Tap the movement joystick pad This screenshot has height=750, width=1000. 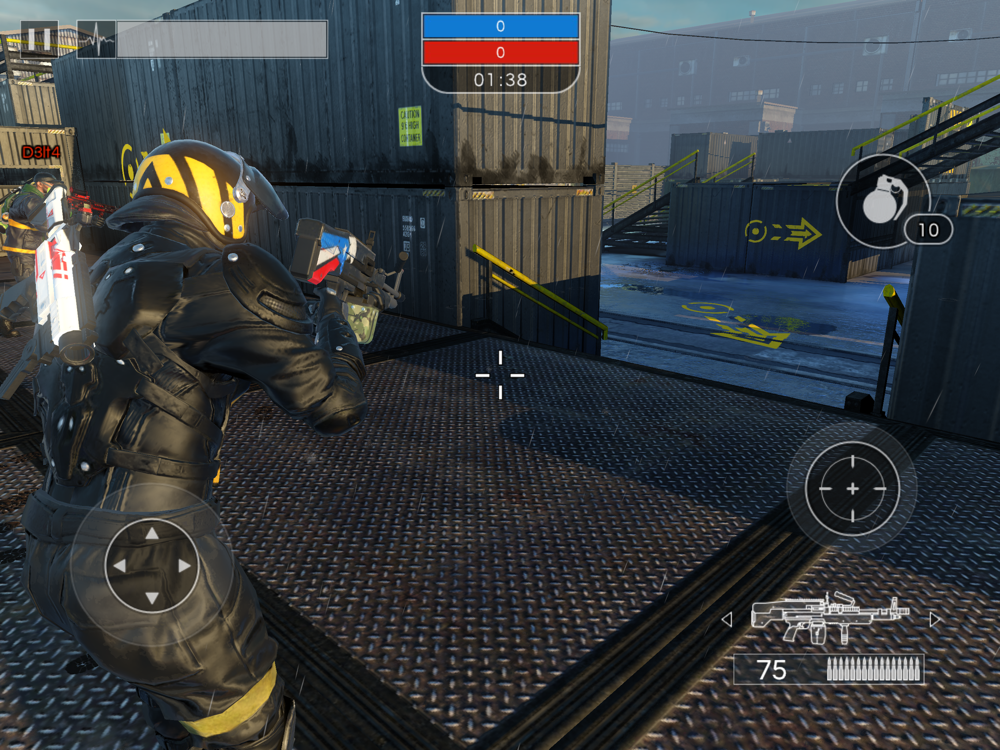tap(152, 565)
